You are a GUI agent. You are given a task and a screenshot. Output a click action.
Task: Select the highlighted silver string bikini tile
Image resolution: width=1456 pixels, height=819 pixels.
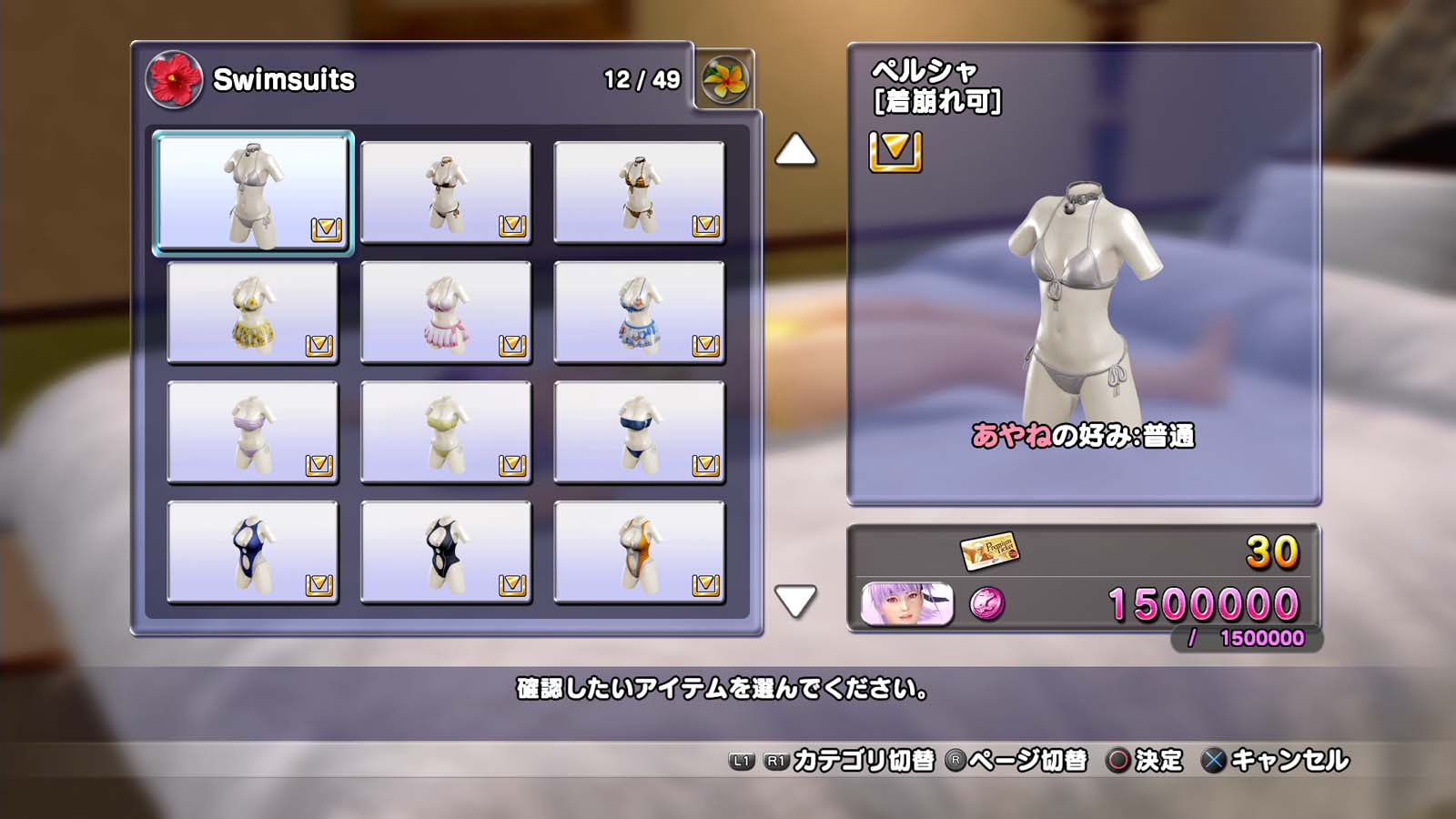pyautogui.click(x=253, y=192)
